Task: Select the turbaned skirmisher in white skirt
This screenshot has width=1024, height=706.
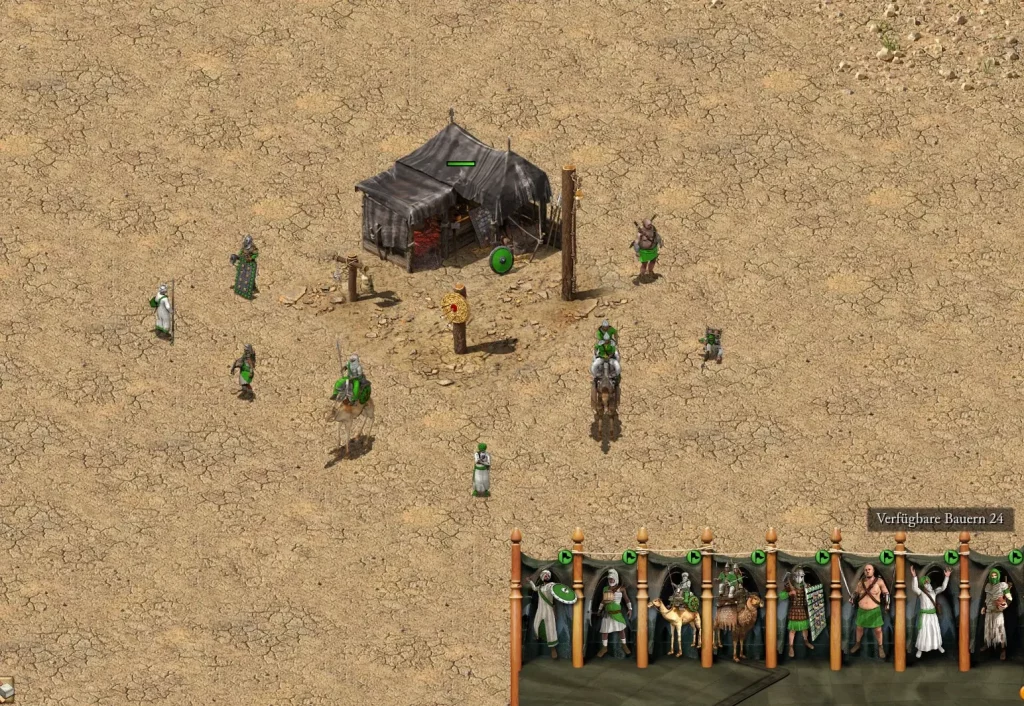Action: point(611,612)
